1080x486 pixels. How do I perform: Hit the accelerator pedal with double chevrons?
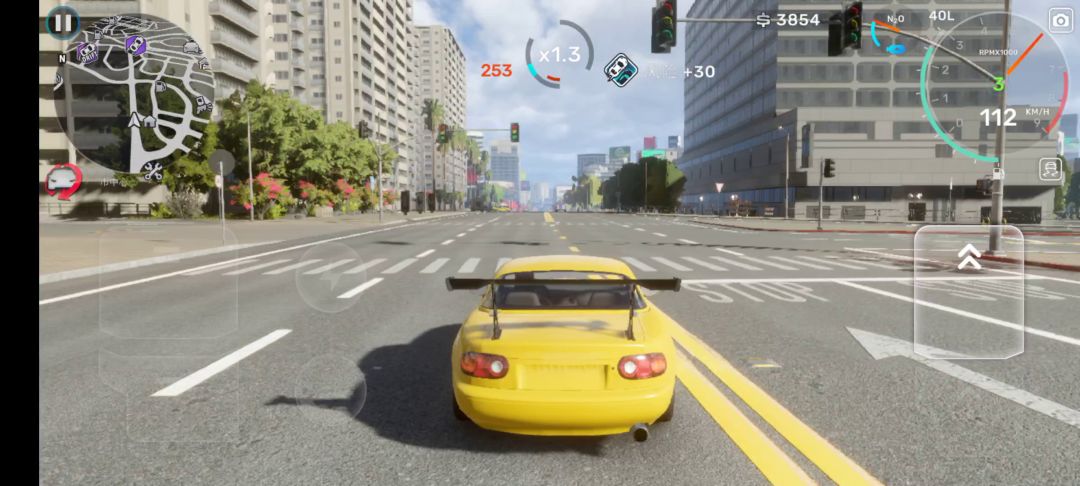click(968, 291)
